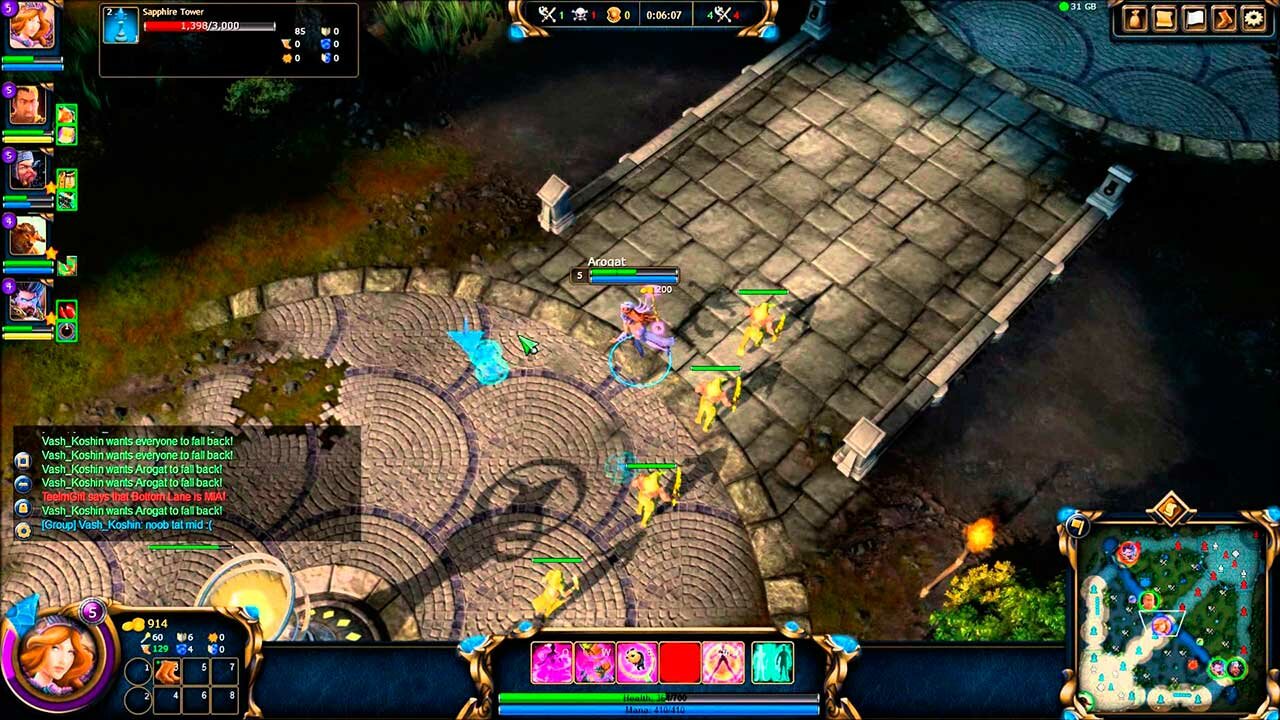
Task: Activate the glowing figure ultimate ability
Action: (x=723, y=663)
